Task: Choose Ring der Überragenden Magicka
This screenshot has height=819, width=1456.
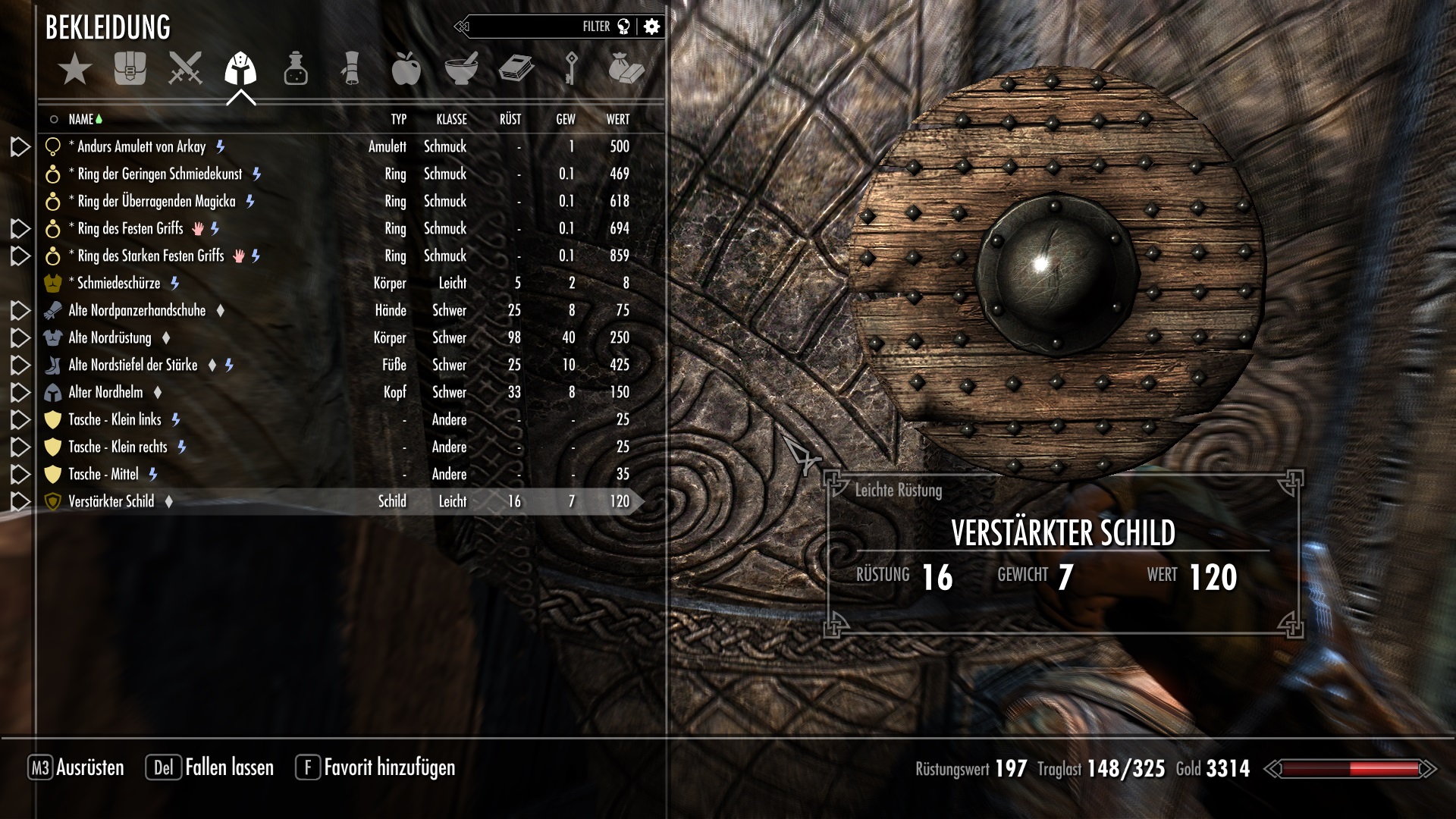Action: point(156,202)
